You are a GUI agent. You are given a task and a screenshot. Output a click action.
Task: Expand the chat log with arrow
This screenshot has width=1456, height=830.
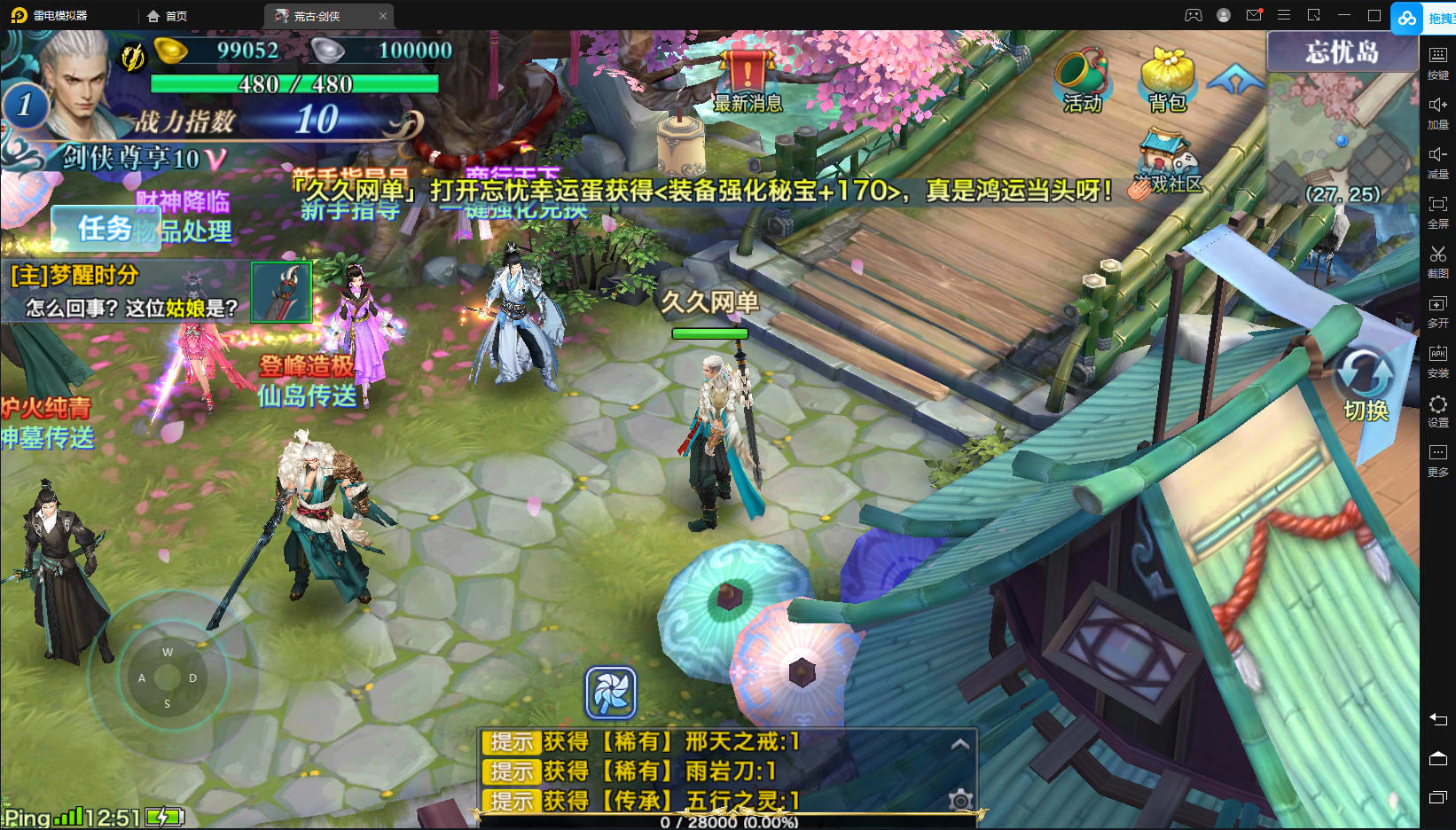[959, 744]
